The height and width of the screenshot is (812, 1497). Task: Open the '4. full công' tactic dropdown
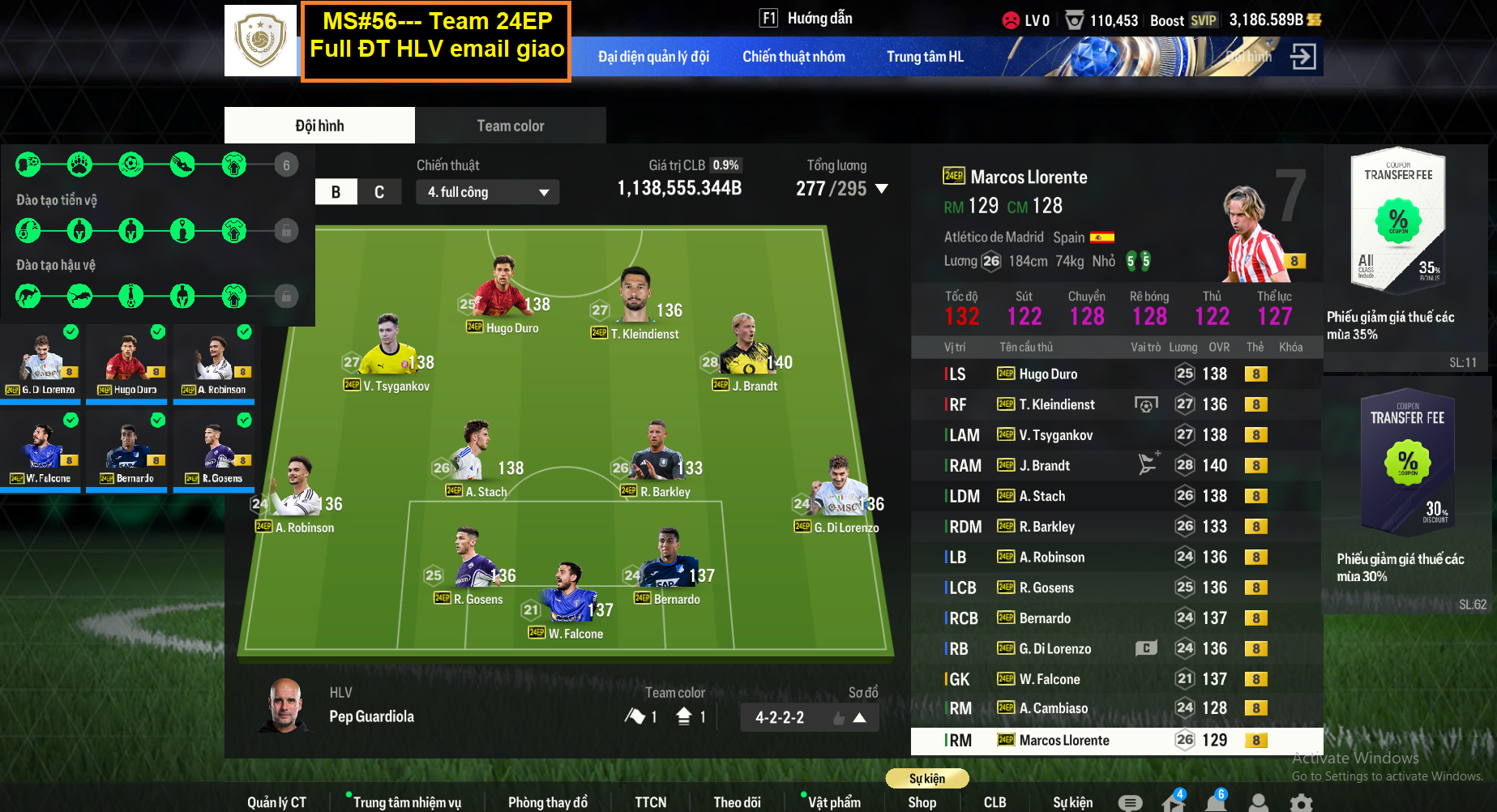(x=487, y=192)
